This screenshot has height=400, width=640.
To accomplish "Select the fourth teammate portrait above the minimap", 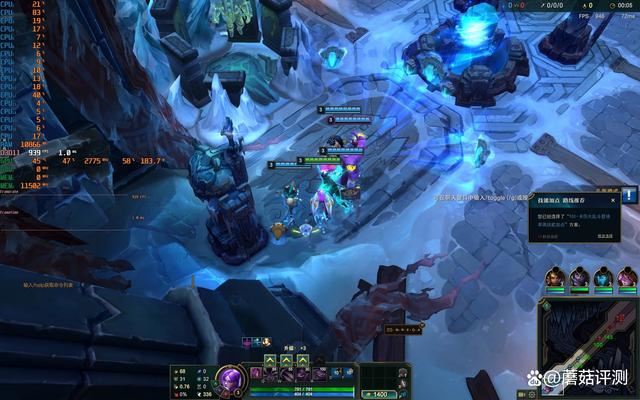I will click(627, 276).
